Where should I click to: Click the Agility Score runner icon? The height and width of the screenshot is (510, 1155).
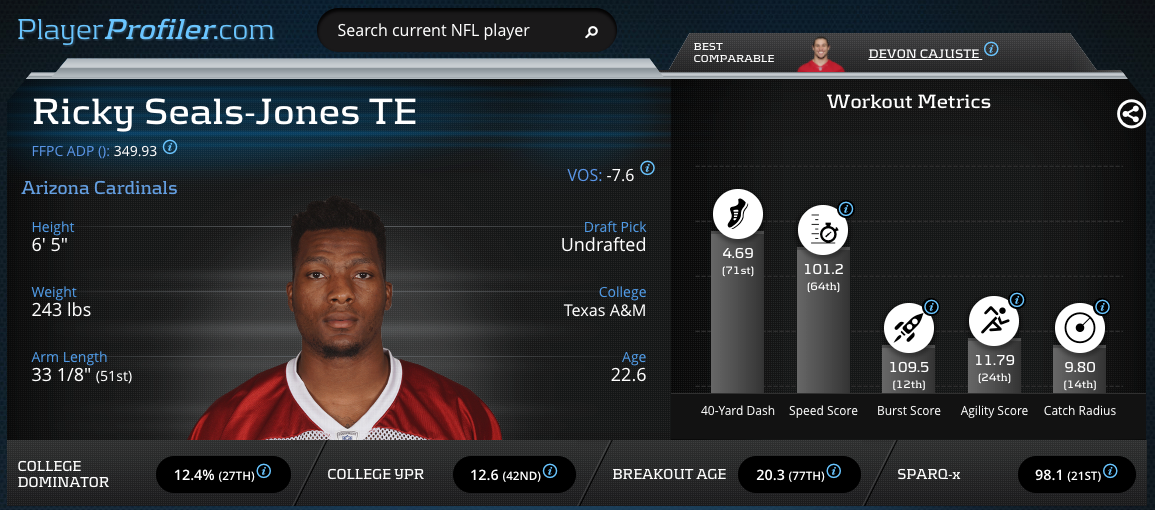pos(994,321)
